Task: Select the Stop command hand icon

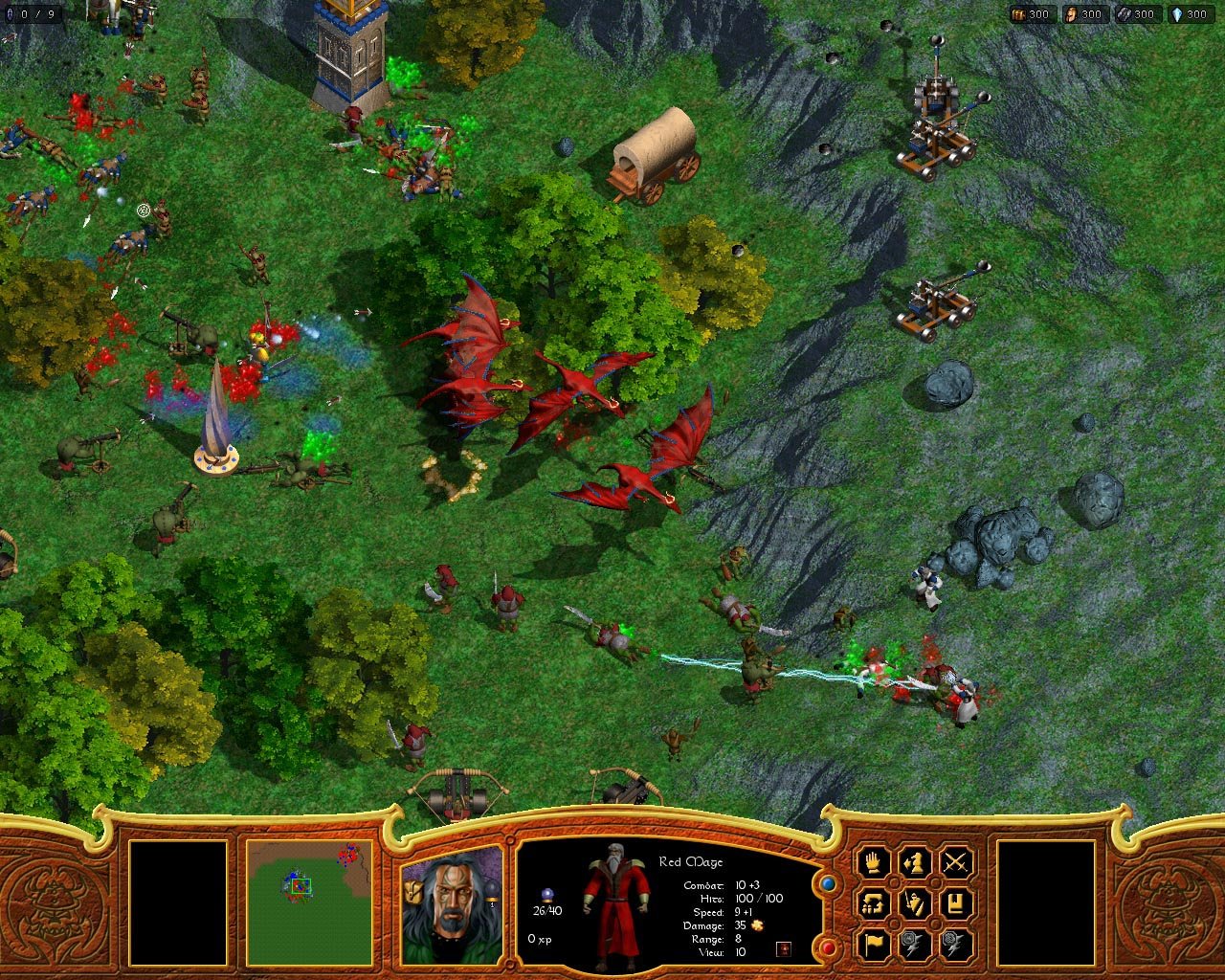Action: coord(873,863)
